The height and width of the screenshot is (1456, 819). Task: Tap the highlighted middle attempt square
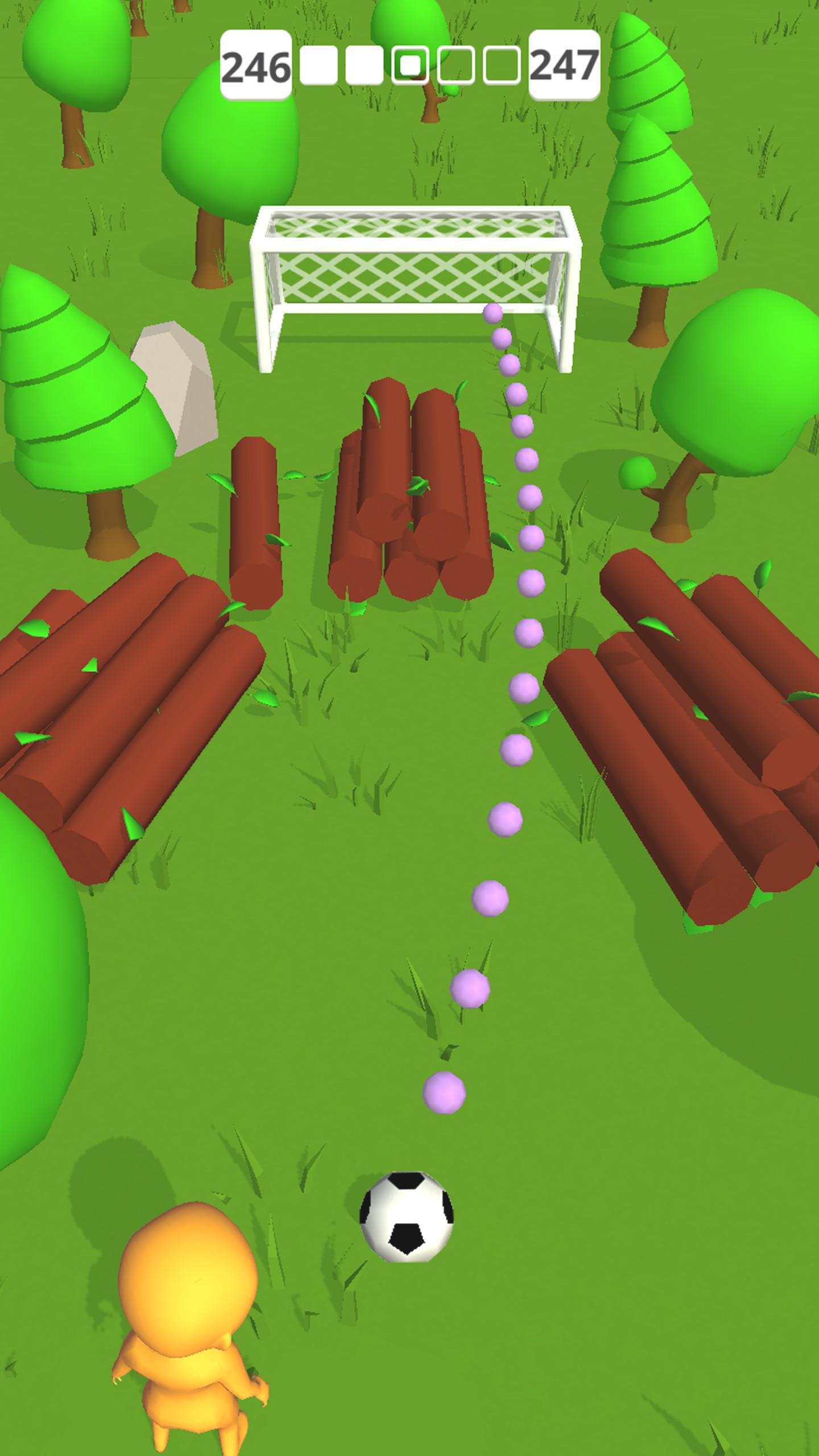(411, 64)
